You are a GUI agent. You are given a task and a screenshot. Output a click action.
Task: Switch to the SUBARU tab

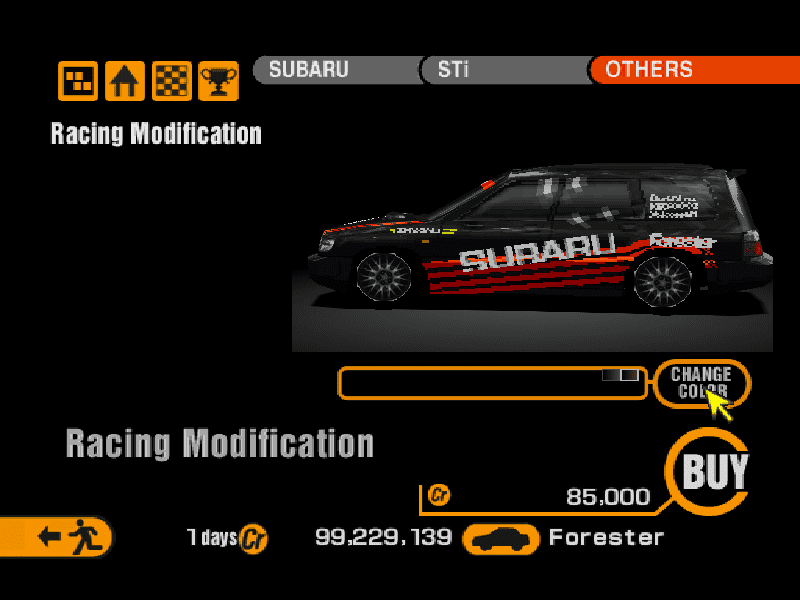tap(334, 70)
